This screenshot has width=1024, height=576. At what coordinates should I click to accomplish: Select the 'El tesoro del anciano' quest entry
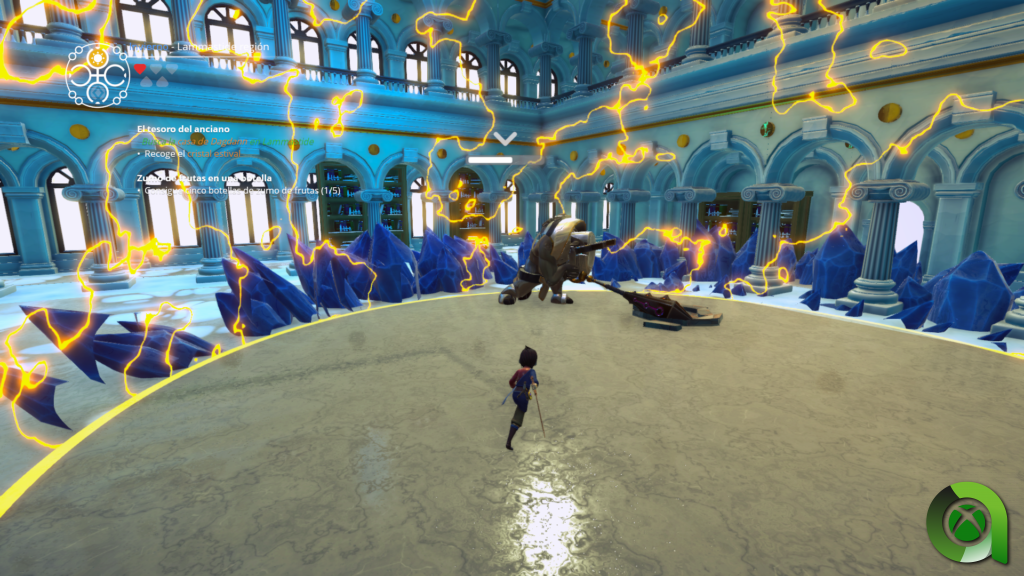click(x=183, y=129)
